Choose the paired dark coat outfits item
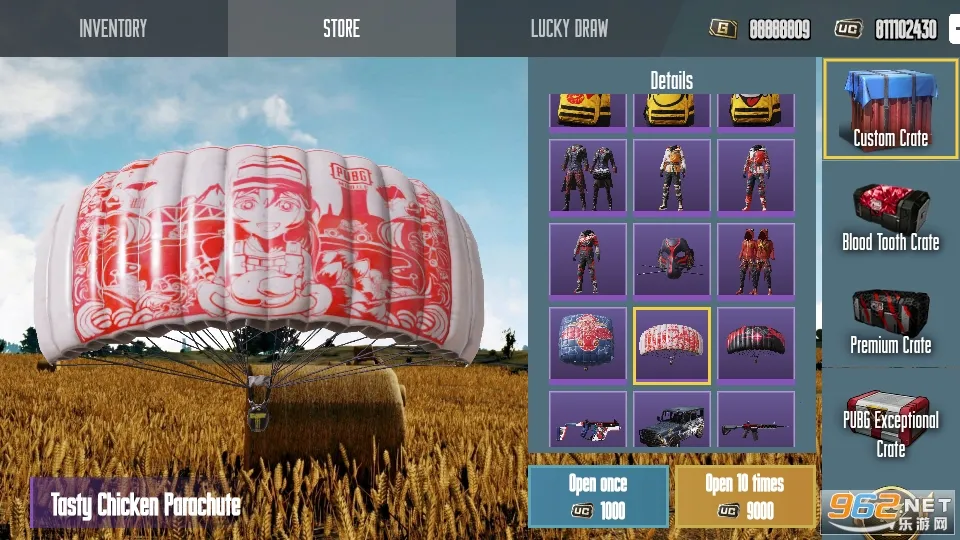The width and height of the screenshot is (960, 540). coord(588,176)
